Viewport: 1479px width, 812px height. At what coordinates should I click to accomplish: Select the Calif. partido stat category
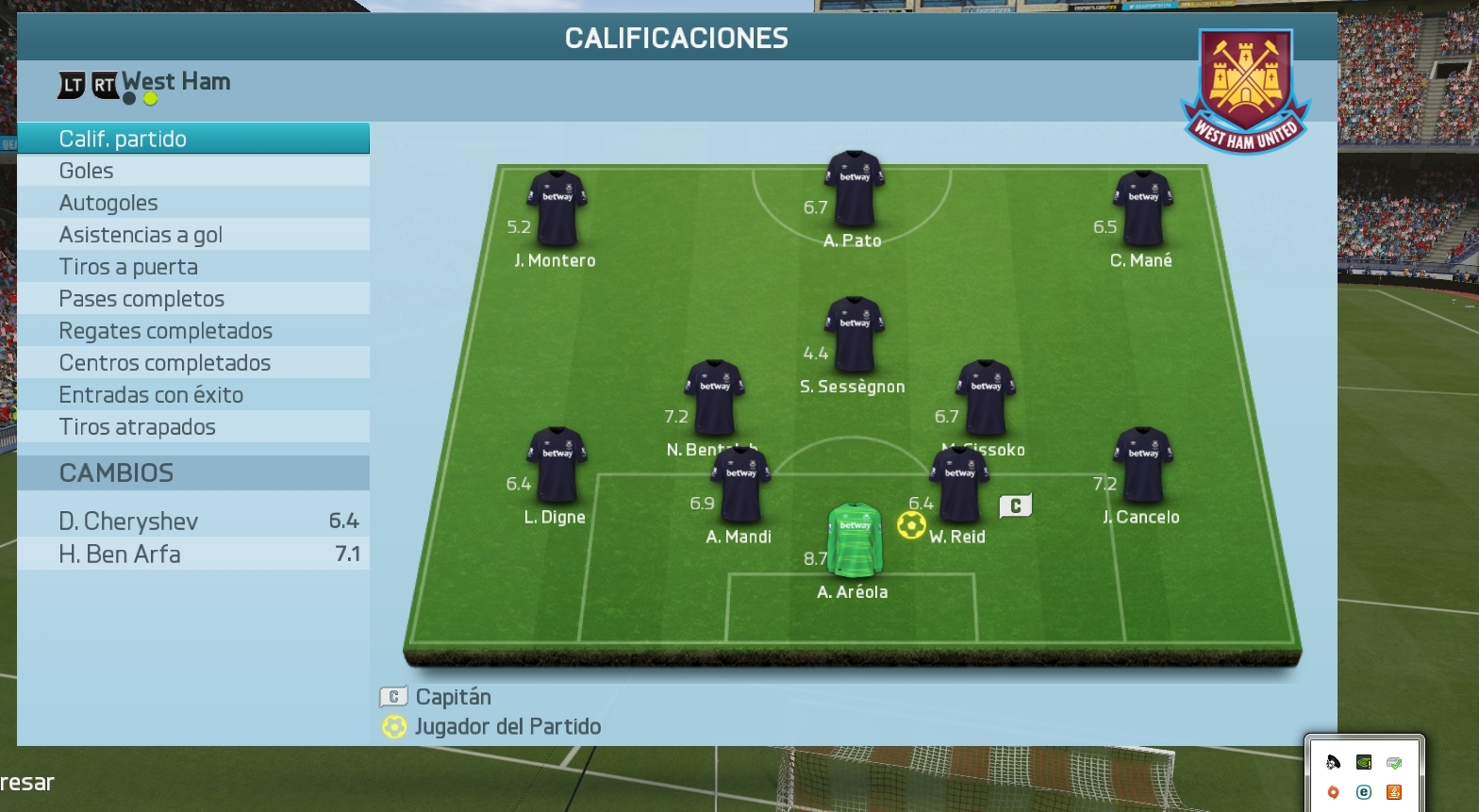coord(193,139)
